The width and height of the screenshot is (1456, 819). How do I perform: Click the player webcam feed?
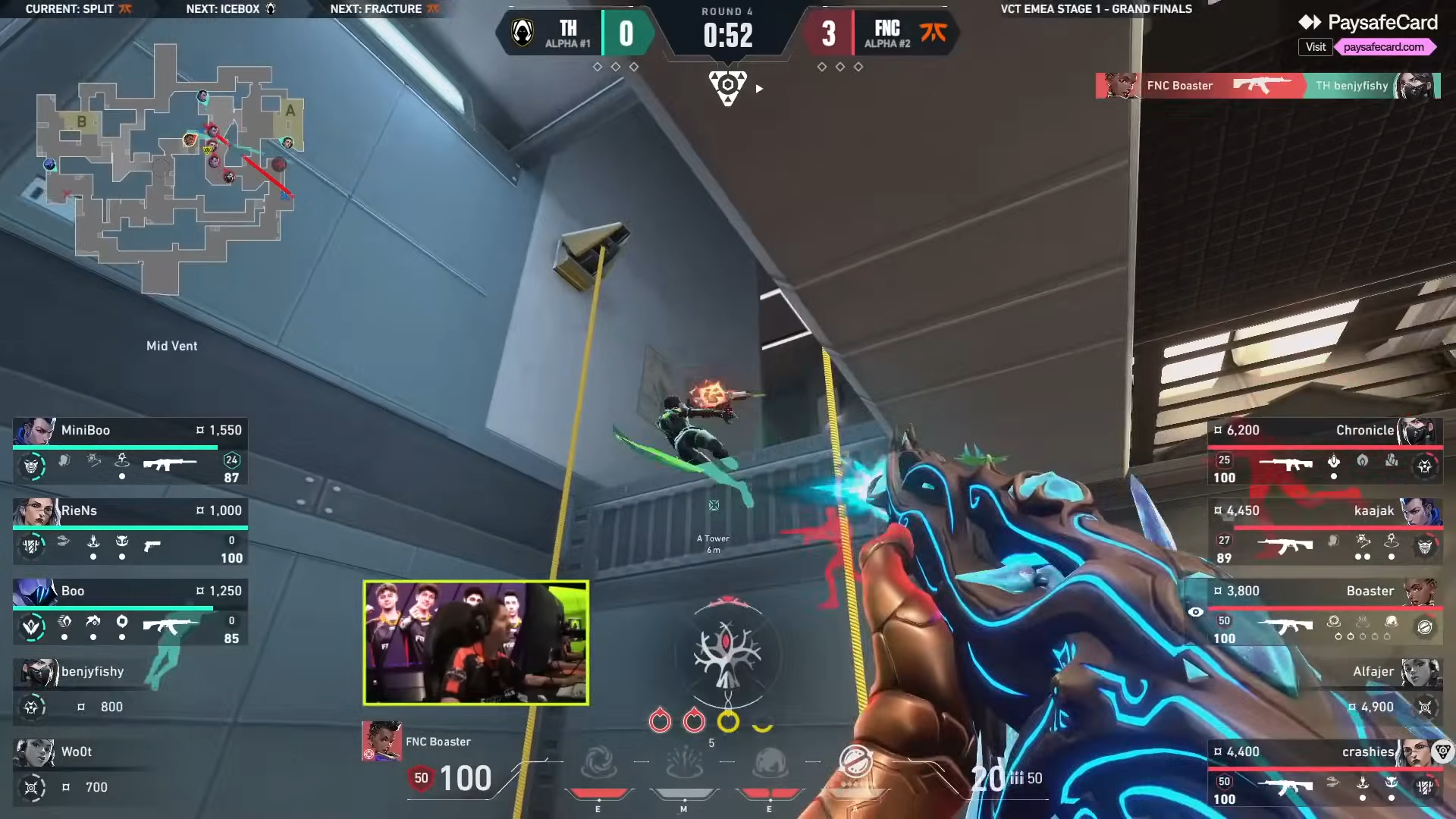coord(476,643)
